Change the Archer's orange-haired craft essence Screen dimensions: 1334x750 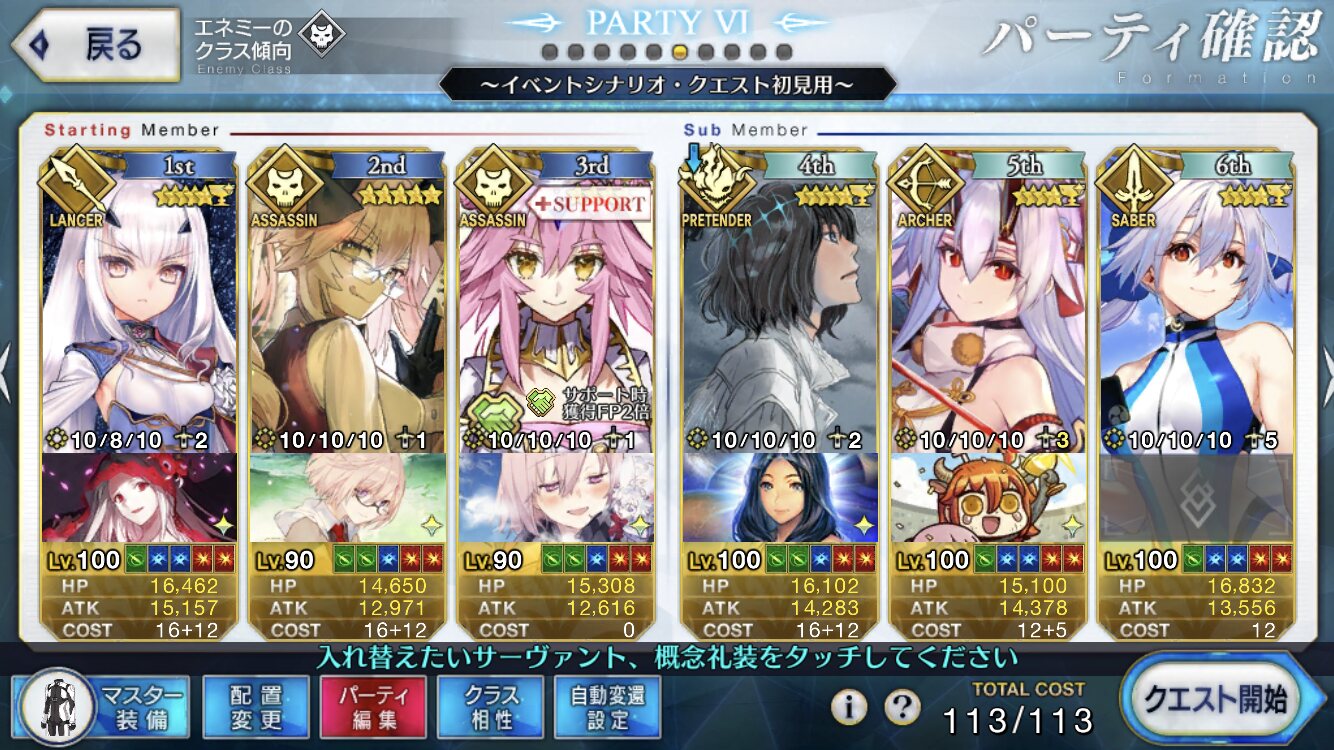point(988,497)
